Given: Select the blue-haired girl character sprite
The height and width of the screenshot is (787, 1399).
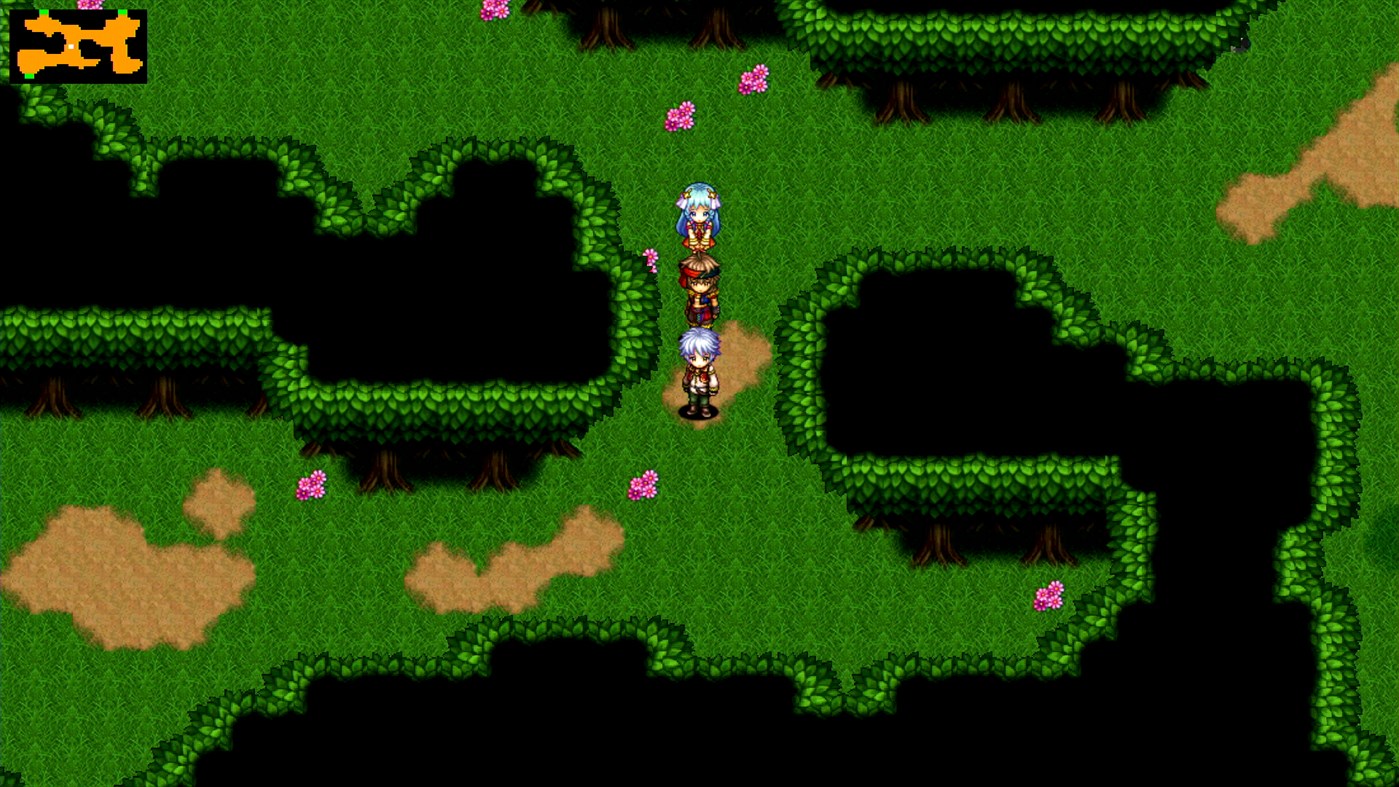Looking at the screenshot, I should pyautogui.click(x=698, y=215).
